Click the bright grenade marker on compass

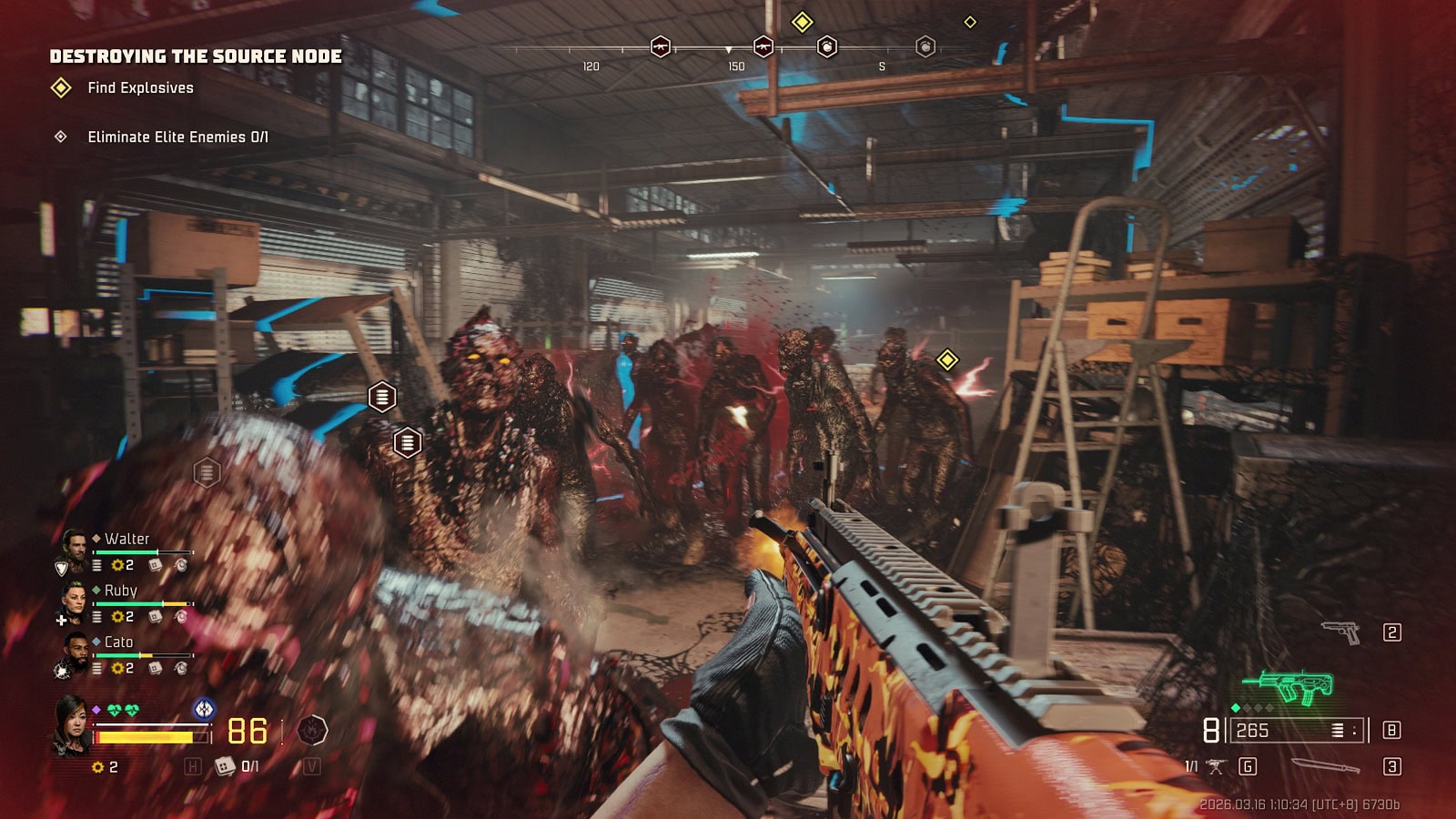pyautogui.click(x=826, y=46)
